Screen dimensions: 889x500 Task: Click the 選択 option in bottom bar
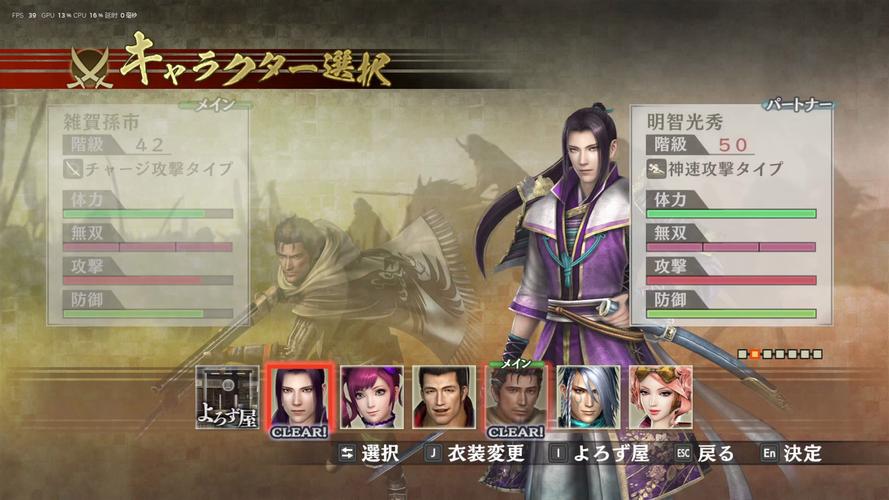pos(369,453)
